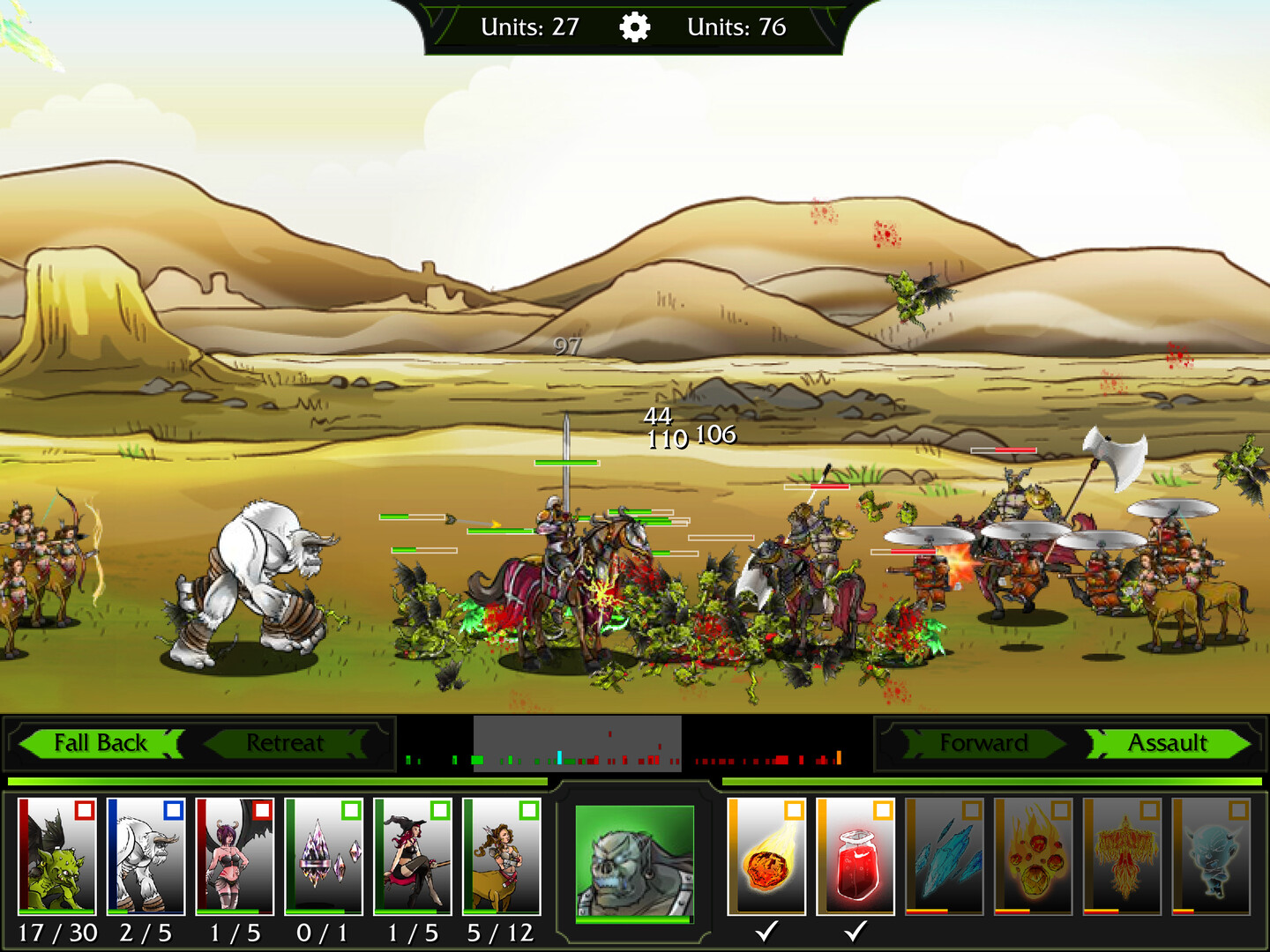1270x952 pixels.
Task: Order the army to Fall Back
Action: pos(100,743)
